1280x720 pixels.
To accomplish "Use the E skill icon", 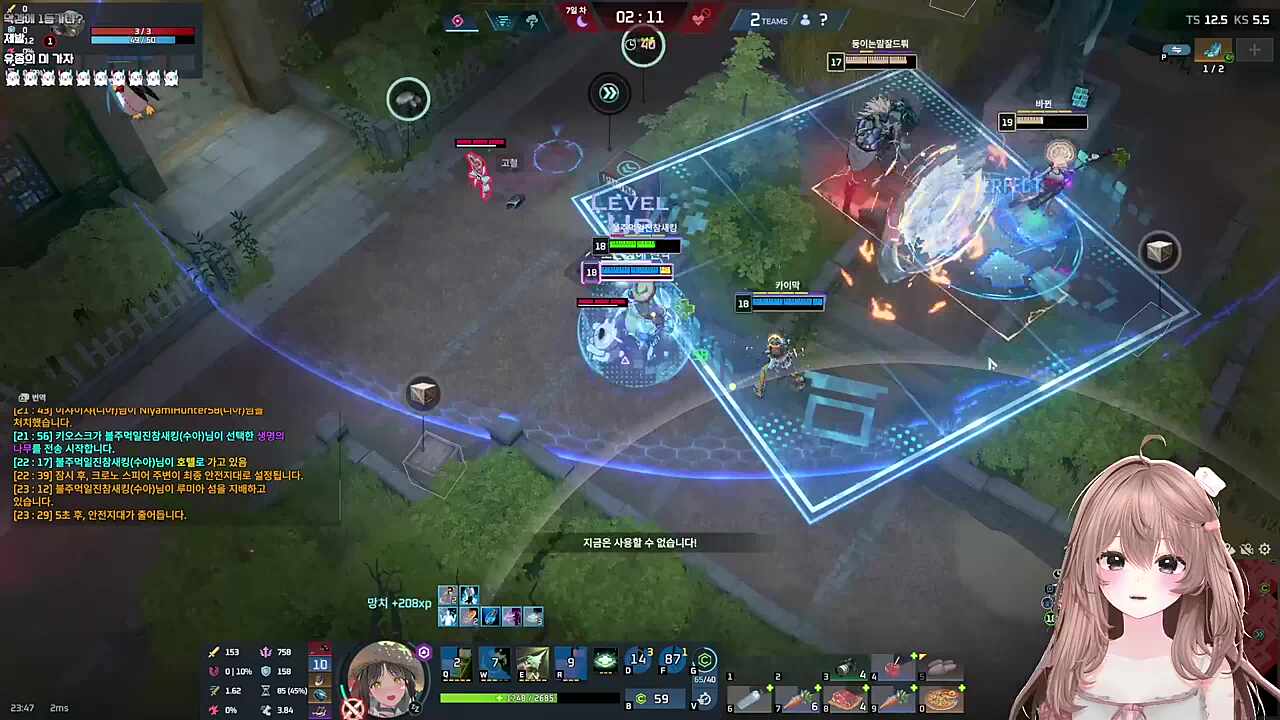I will (535, 663).
